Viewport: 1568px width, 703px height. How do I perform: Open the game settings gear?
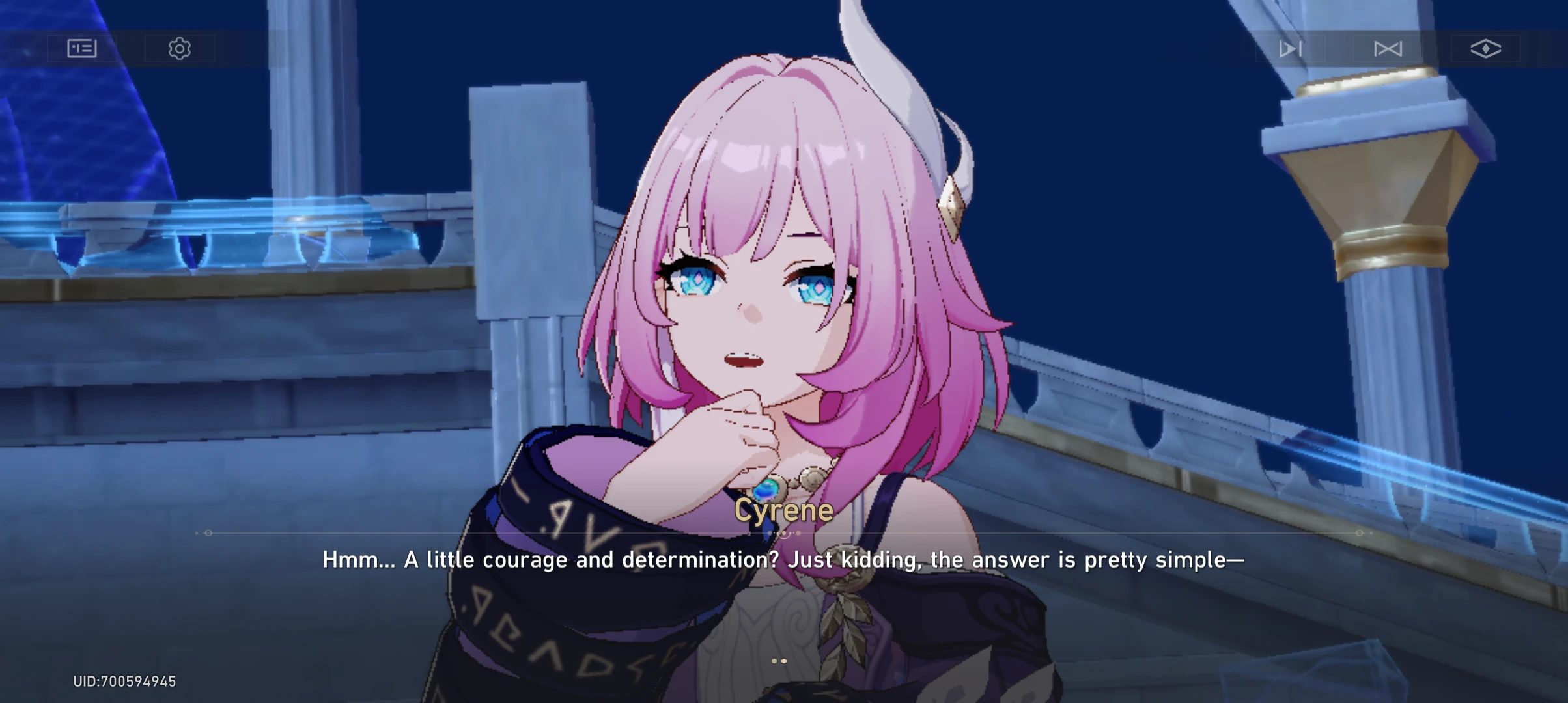coord(180,48)
